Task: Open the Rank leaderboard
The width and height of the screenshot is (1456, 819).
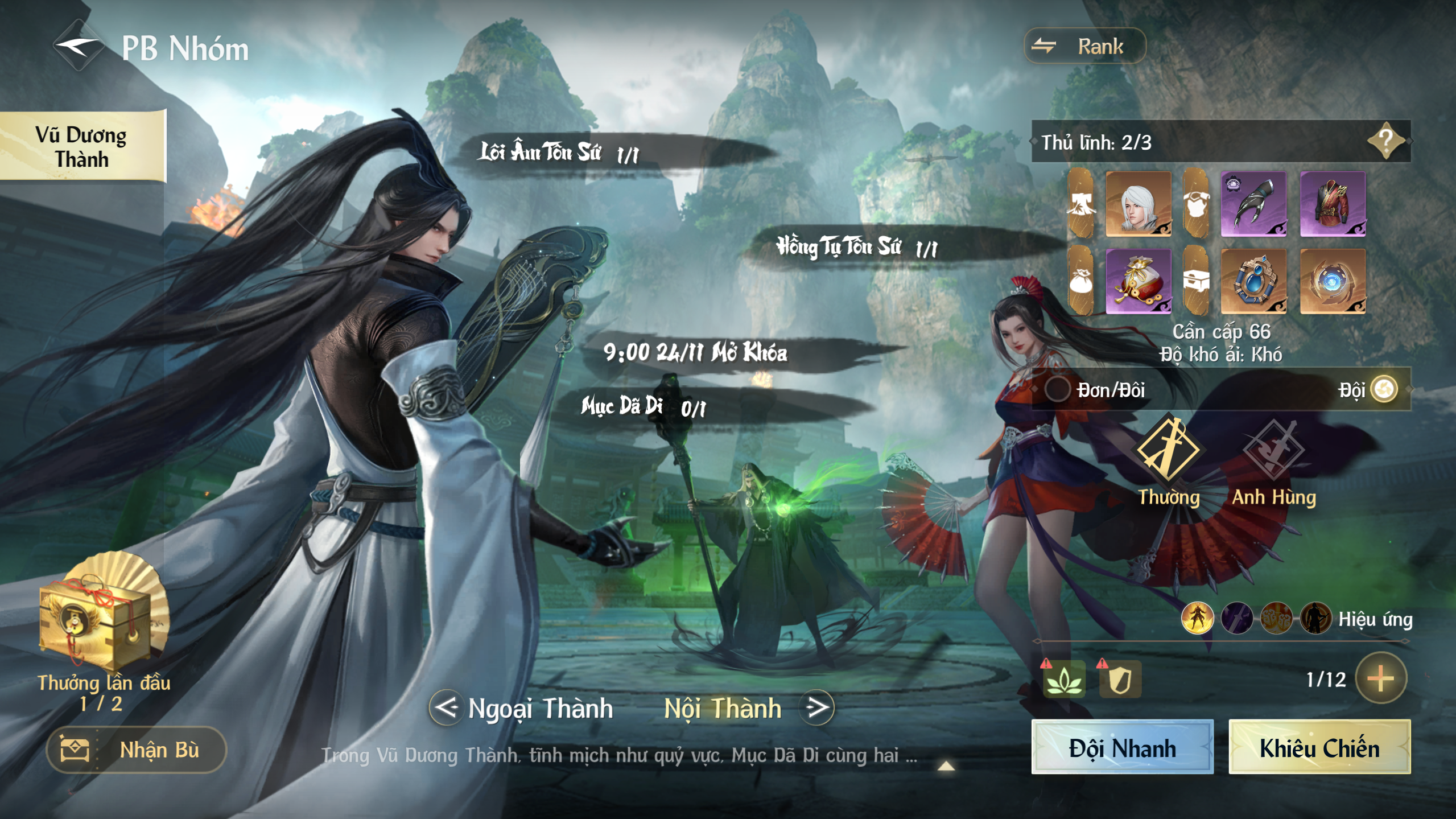Action: 1084,46
